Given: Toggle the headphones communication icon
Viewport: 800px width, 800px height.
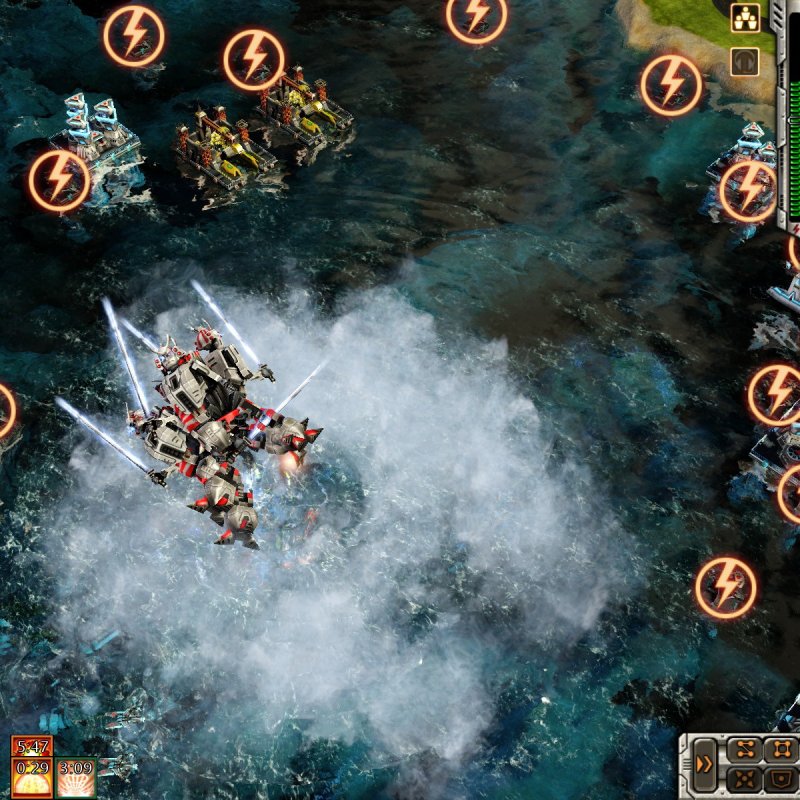Looking at the screenshot, I should [x=745, y=62].
